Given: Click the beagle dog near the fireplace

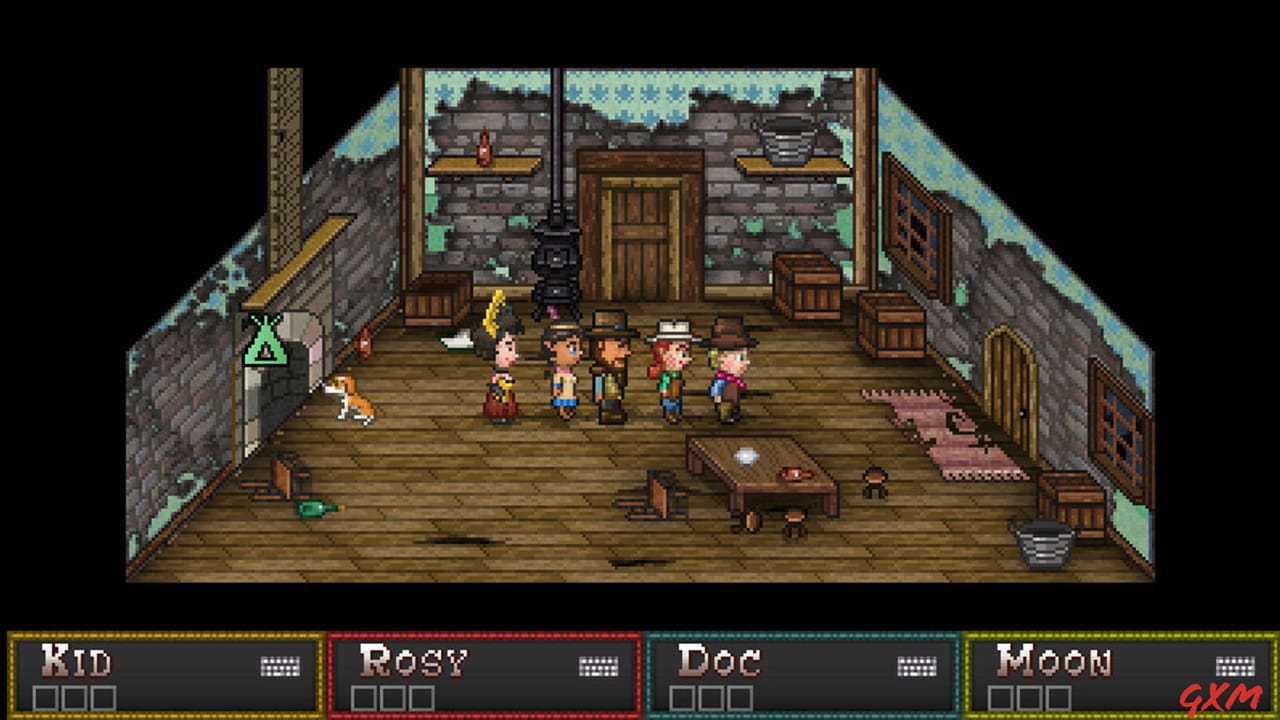Looking at the screenshot, I should pyautogui.click(x=355, y=400).
